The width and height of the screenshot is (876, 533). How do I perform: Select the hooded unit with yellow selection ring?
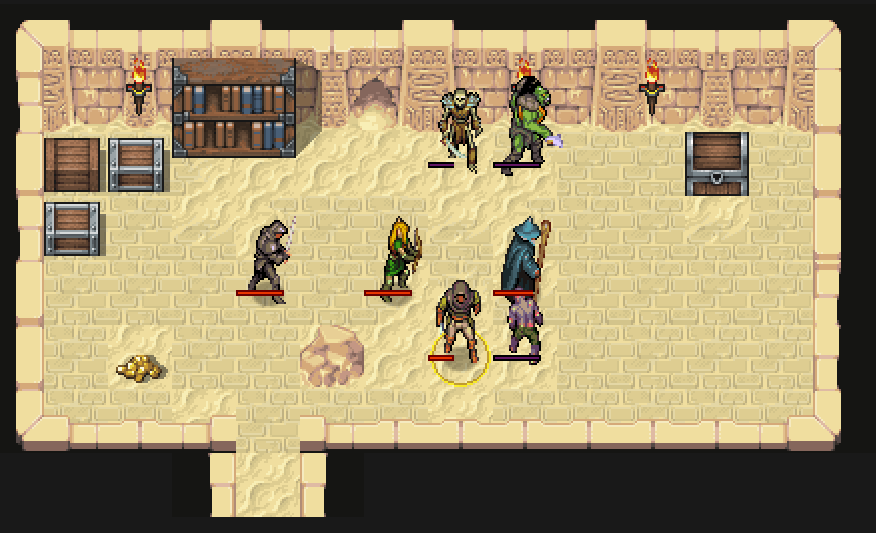[x=459, y=322]
